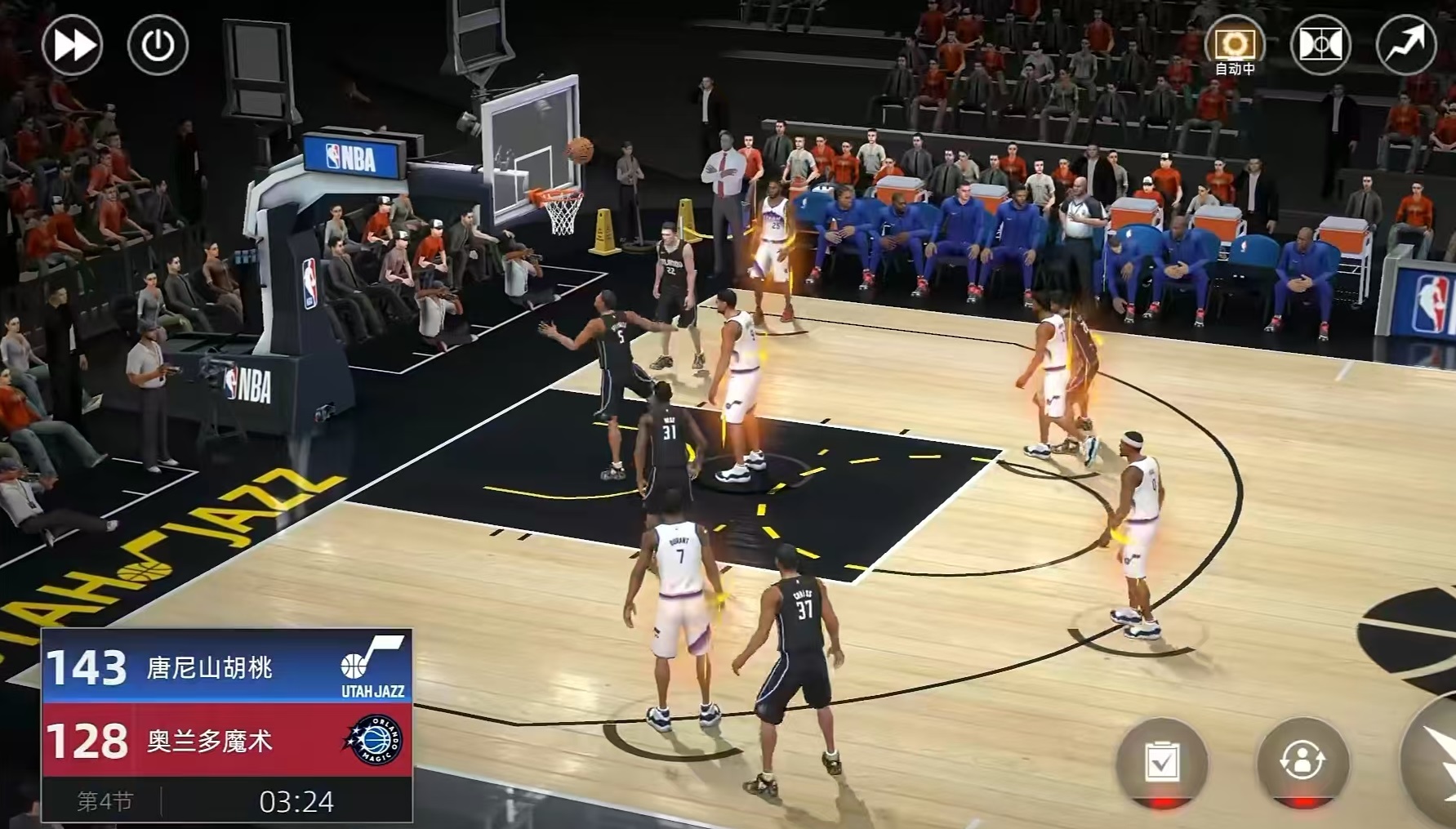1456x829 pixels.
Task: Open the court view icon
Action: [x=1320, y=44]
